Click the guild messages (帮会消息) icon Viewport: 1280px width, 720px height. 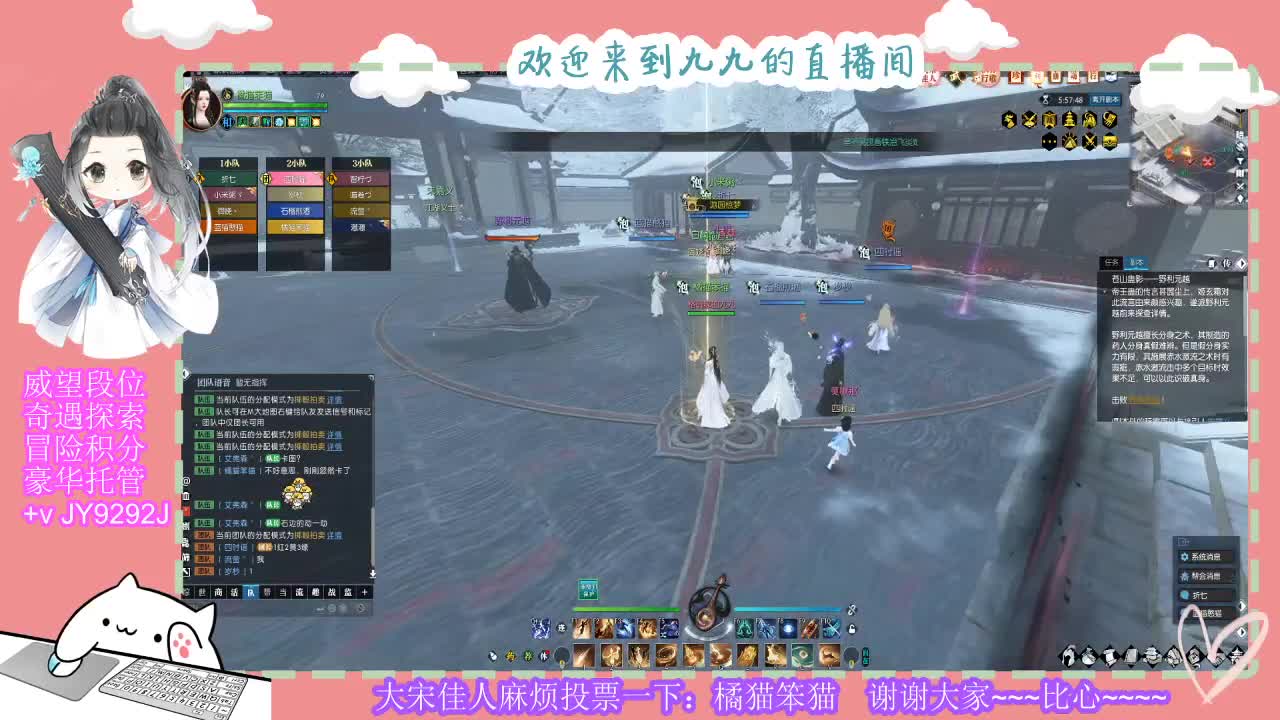tap(1184, 577)
